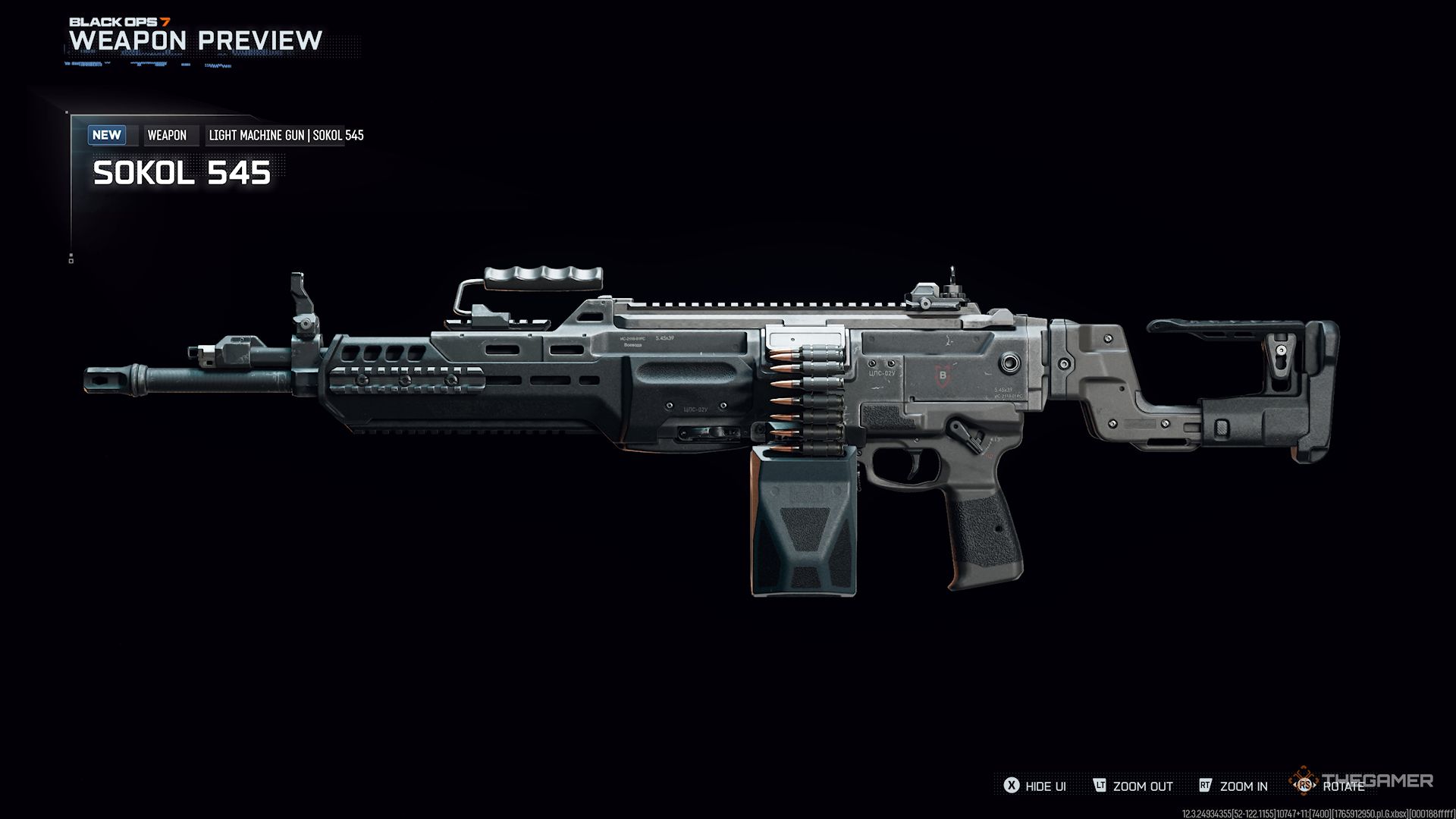Toggle the UI visibility via Hide UI
This screenshot has width=1456, height=819.
click(x=1046, y=786)
